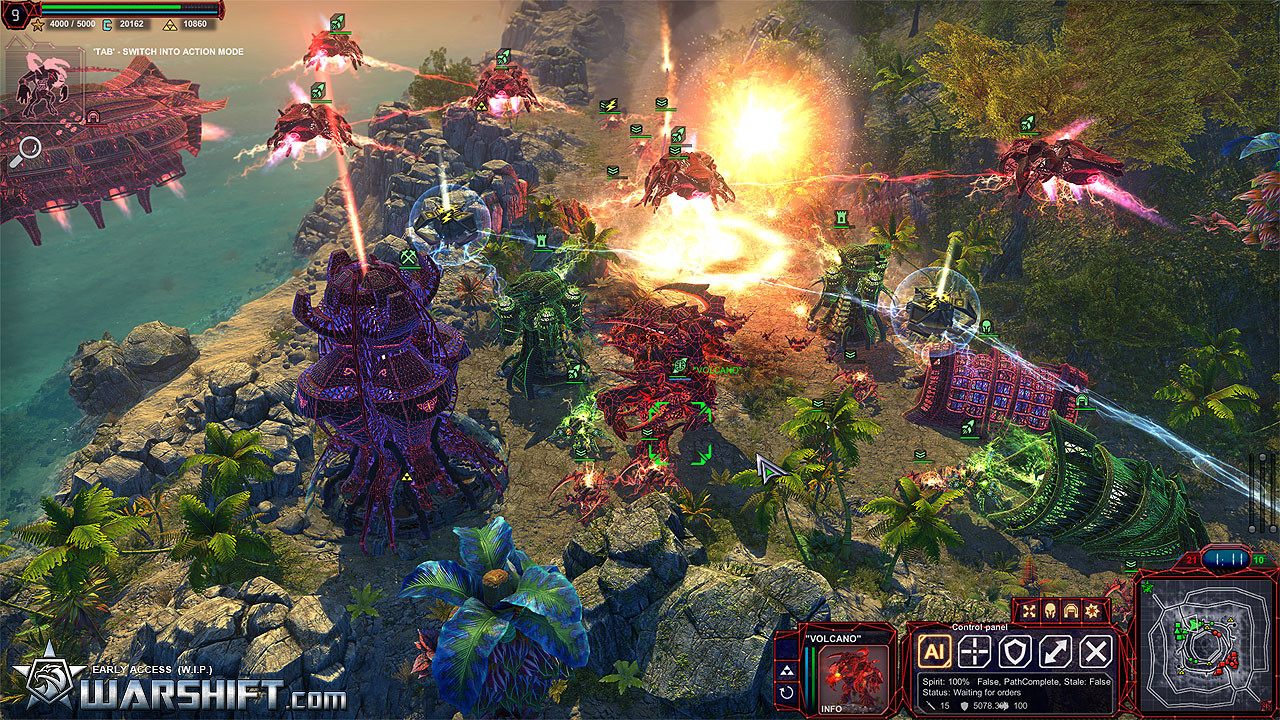
Task: Click on the minimap
Action: [1203, 645]
